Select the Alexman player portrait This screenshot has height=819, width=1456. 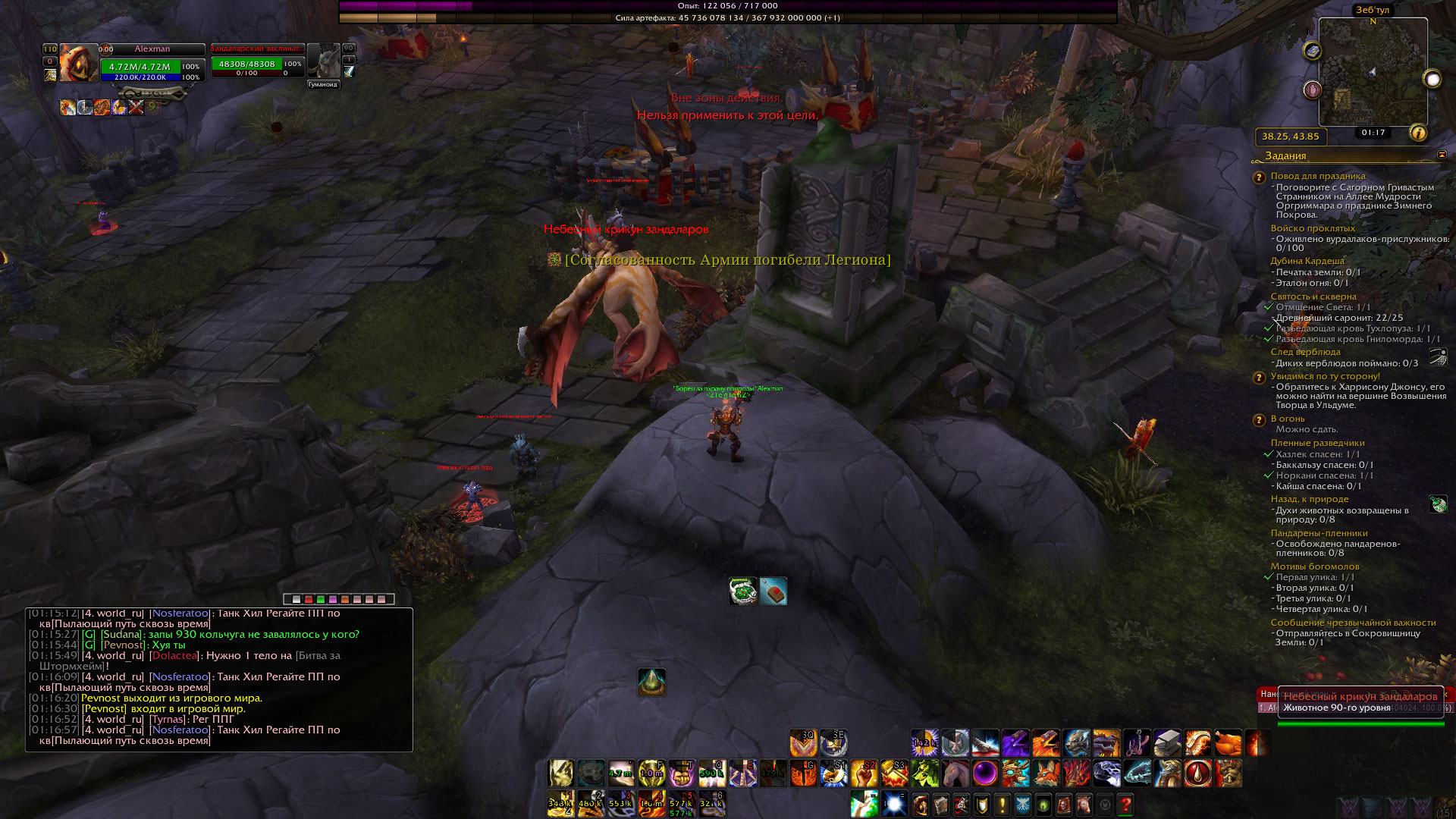[x=79, y=62]
